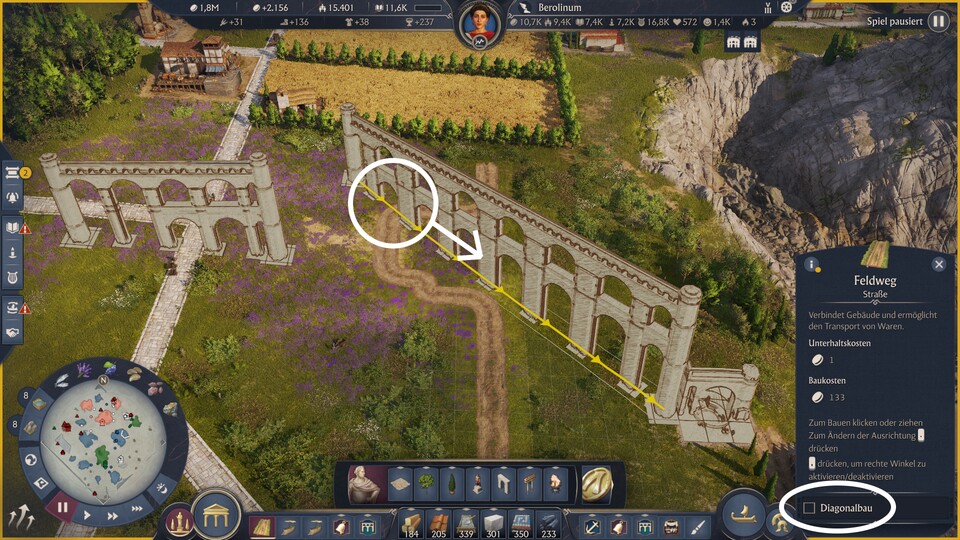Set game speed to fast forward
Image resolution: width=960 pixels, height=540 pixels.
(112, 516)
